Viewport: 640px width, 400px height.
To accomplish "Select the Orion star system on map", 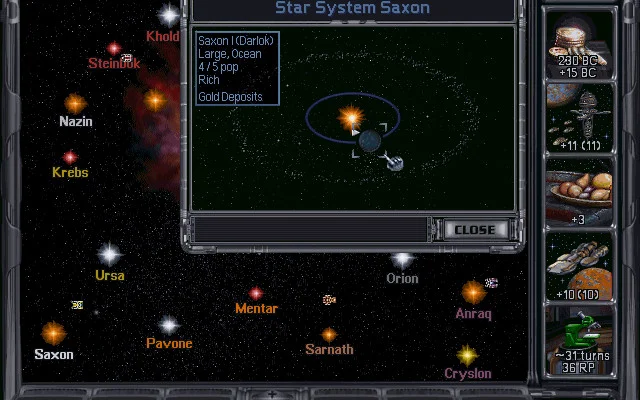I will [x=402, y=260].
